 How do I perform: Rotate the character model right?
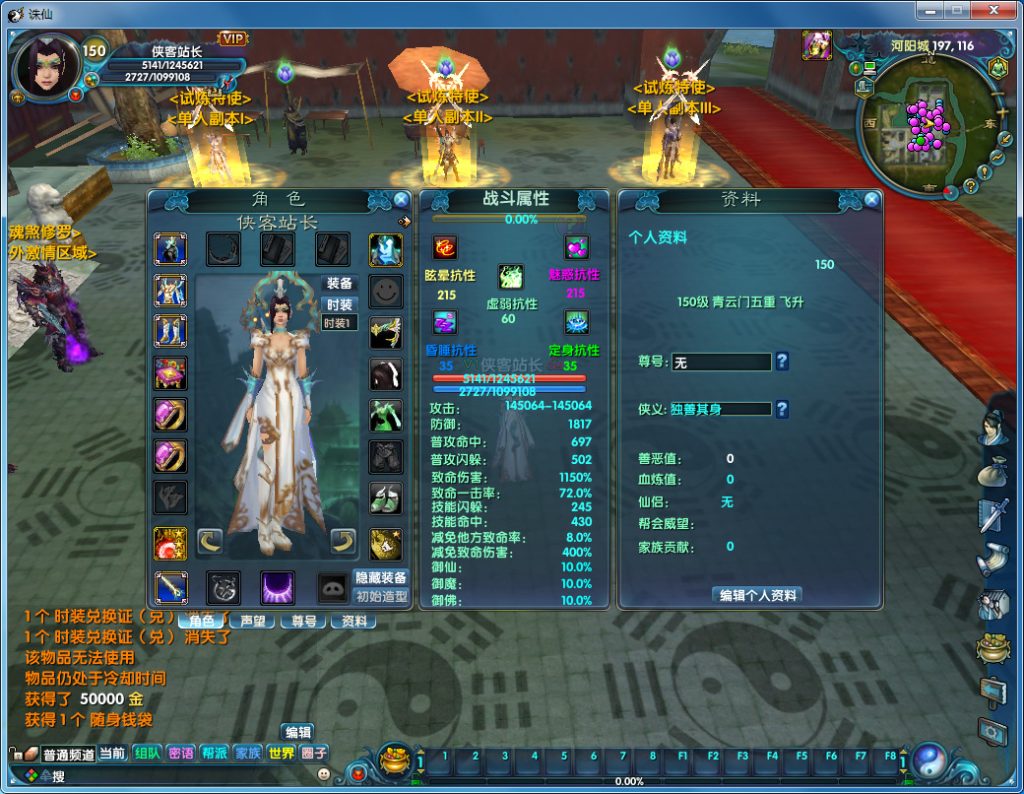343,541
